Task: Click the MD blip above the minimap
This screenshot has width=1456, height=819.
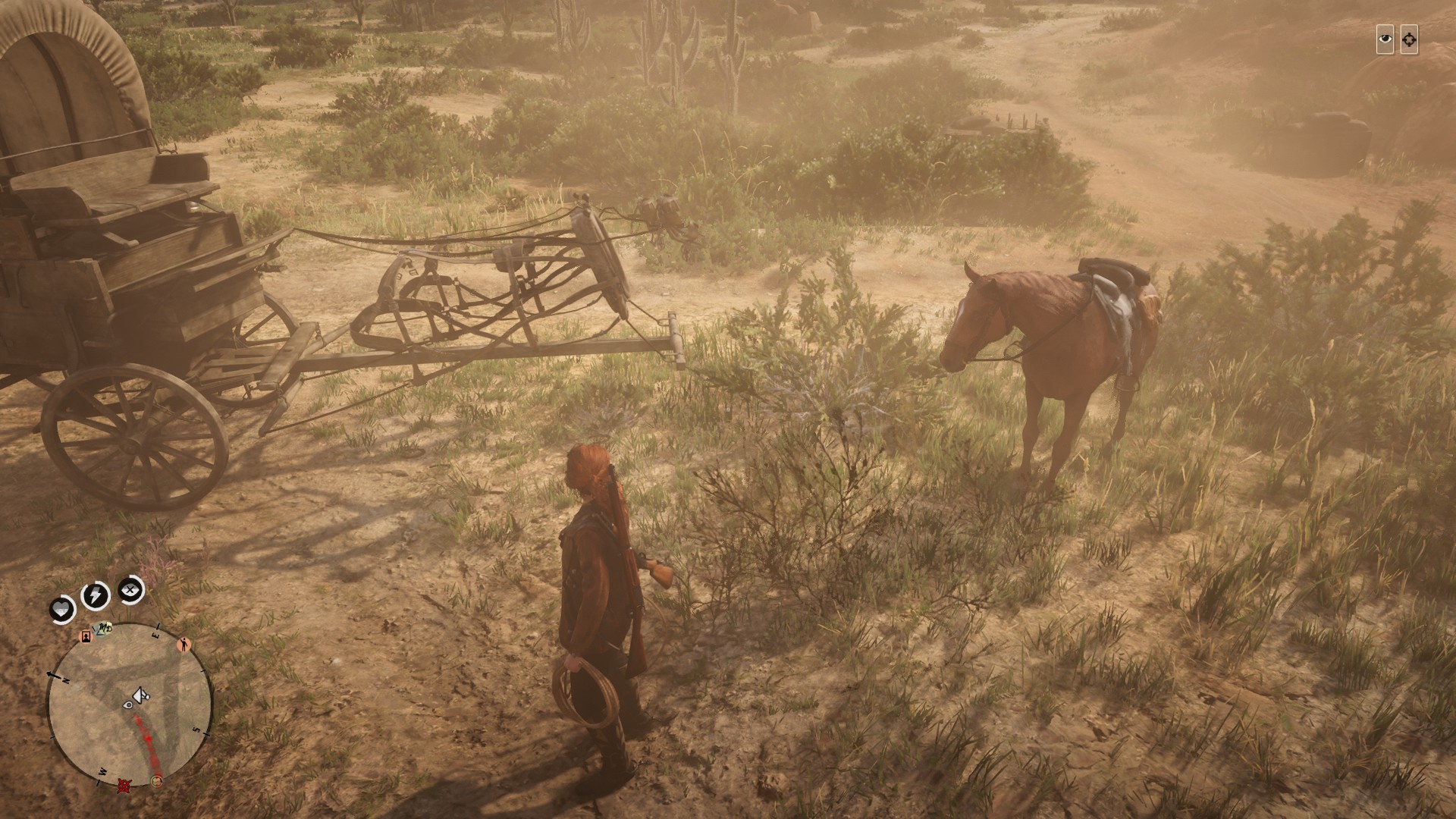Action: [105, 629]
